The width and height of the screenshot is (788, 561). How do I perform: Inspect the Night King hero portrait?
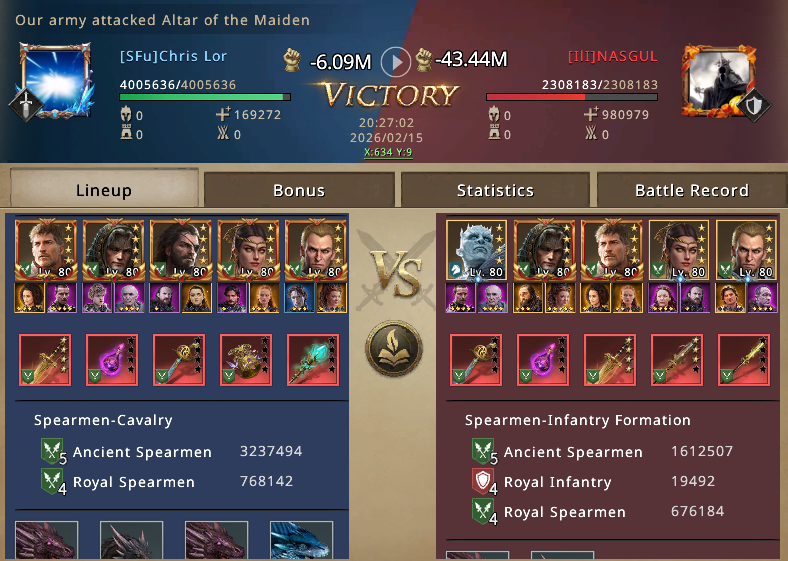pos(477,250)
